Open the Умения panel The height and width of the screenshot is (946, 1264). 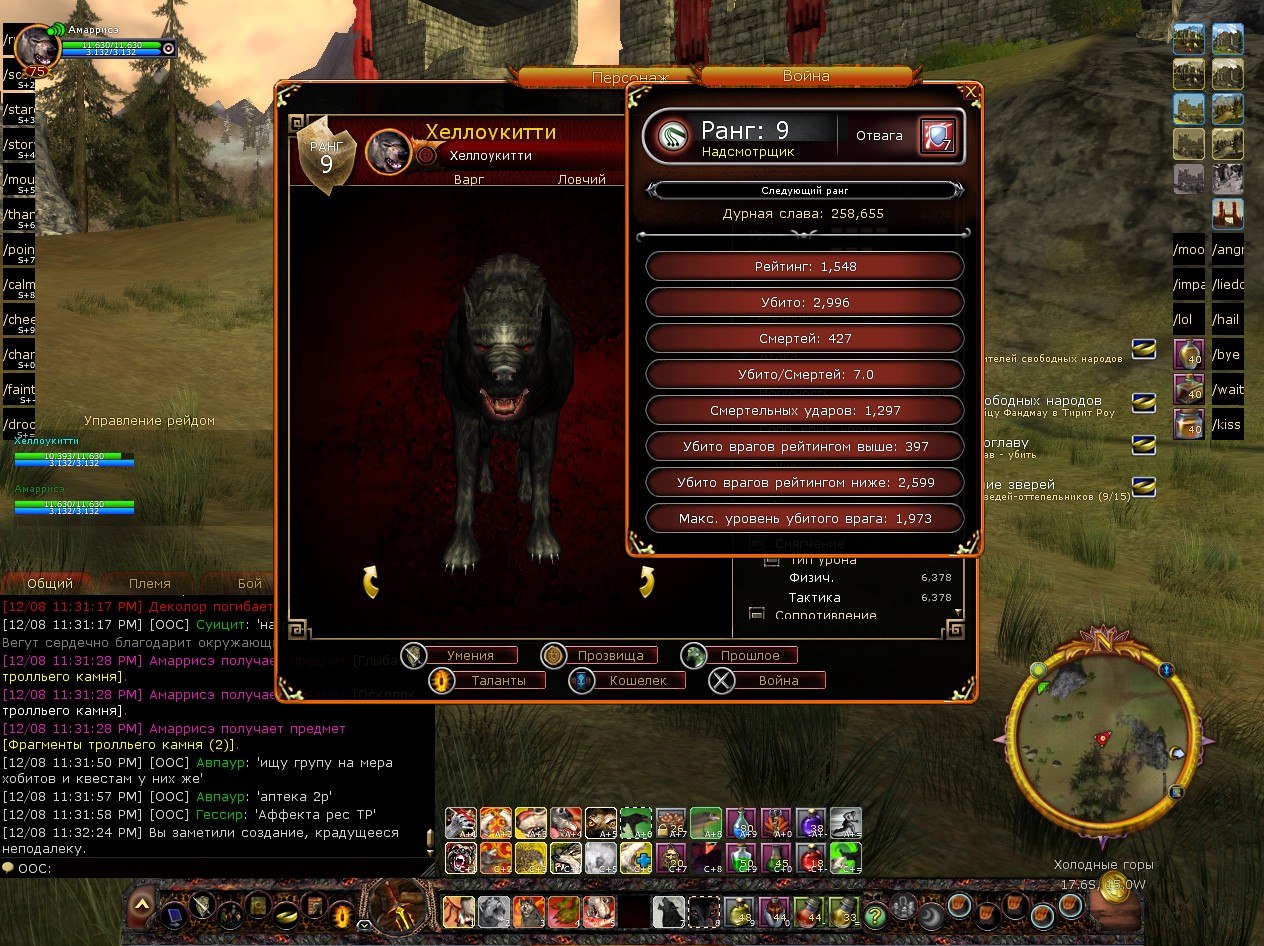click(469, 656)
